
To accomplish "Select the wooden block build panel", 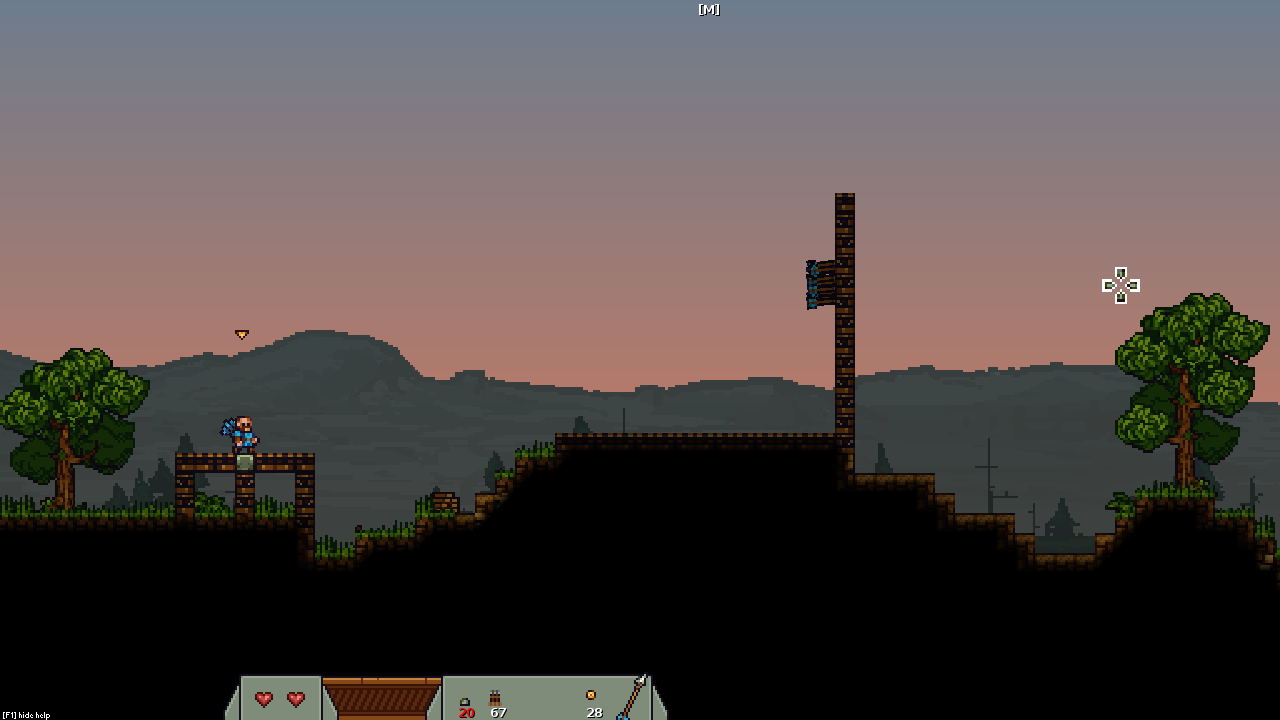I will [381, 698].
